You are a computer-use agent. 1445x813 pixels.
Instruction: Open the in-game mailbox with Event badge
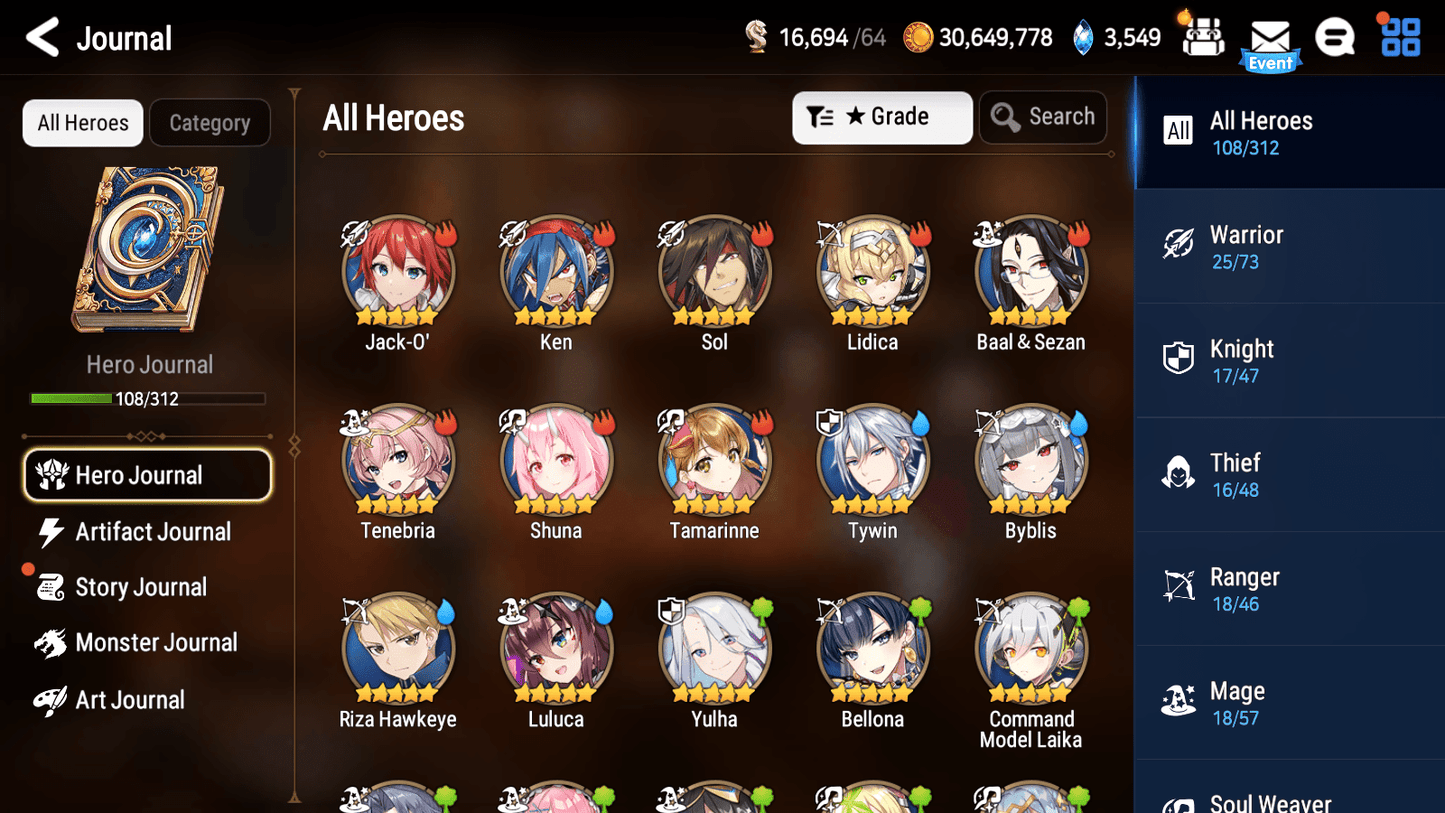[x=1270, y=38]
